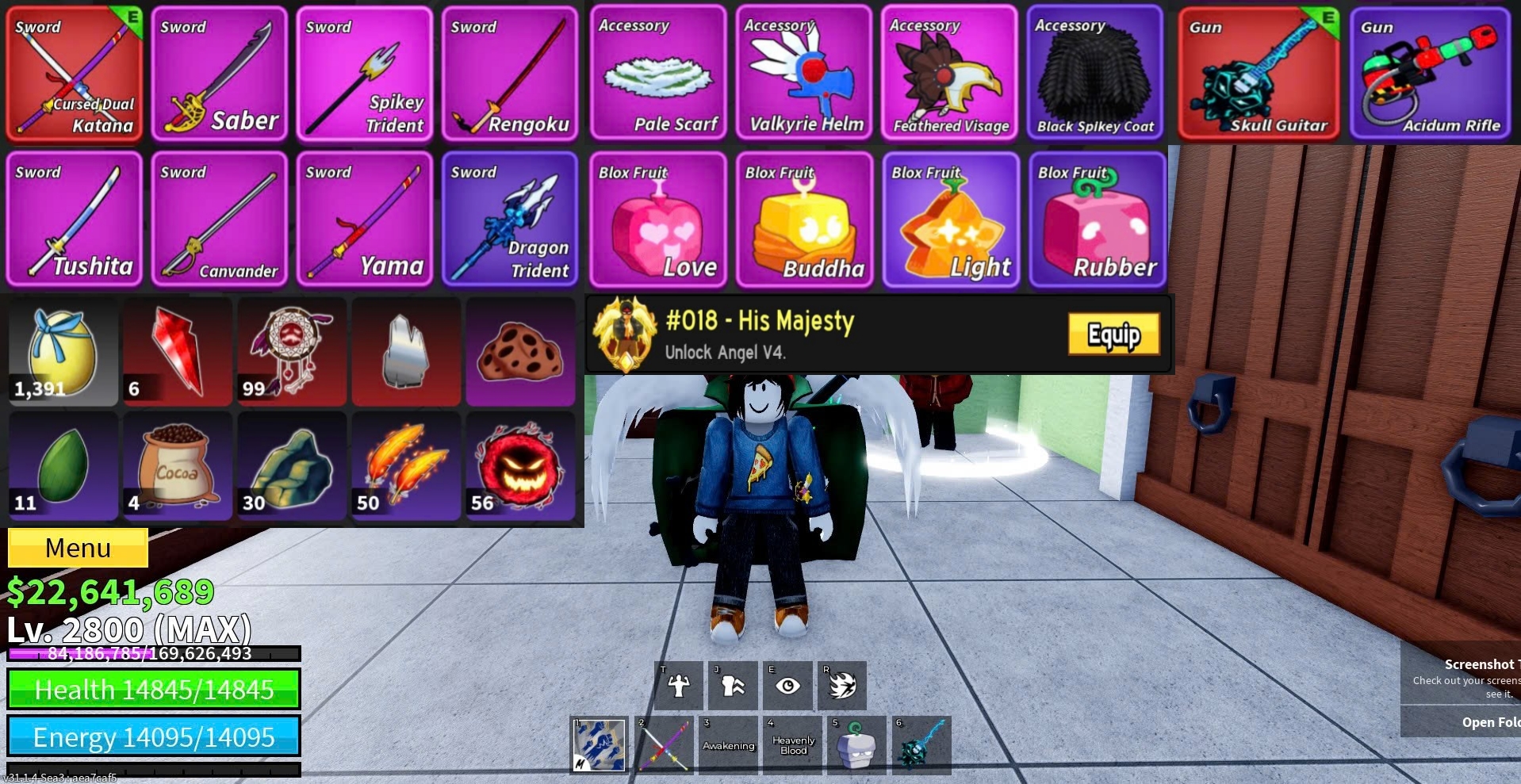Pick the Spikey Trident sword

click(364, 74)
